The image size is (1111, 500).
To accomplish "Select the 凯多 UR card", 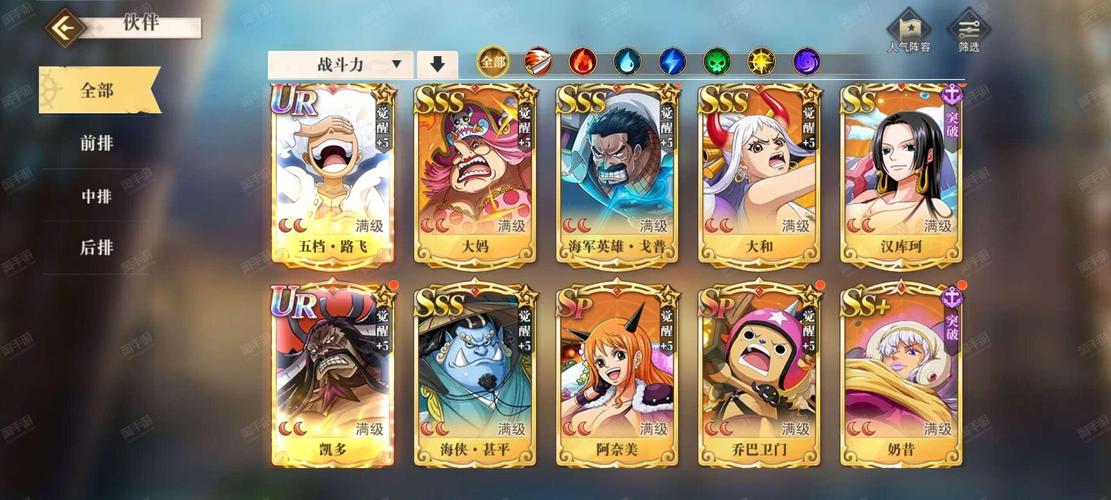I will 333,375.
